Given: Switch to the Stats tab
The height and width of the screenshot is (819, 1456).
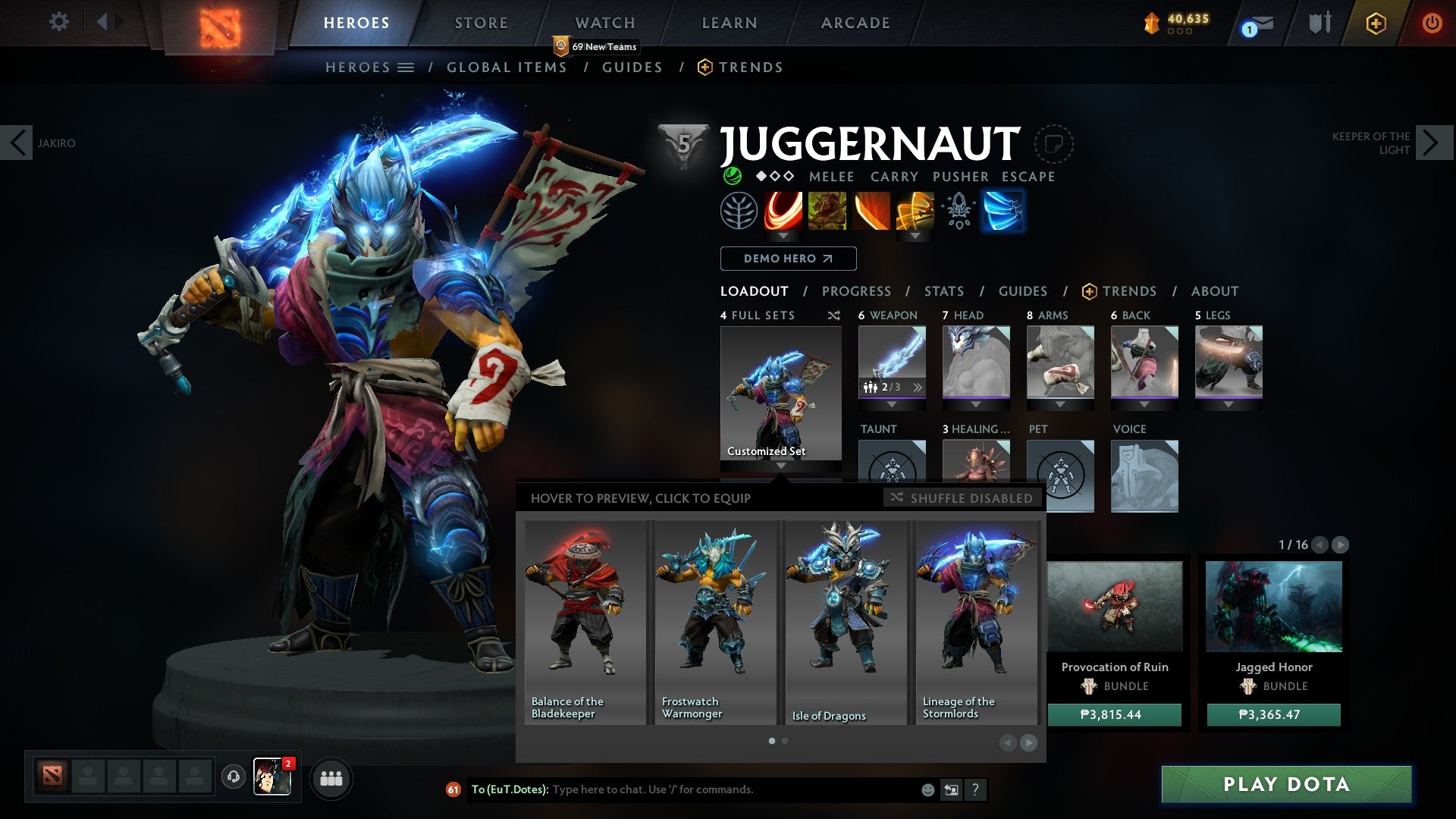Looking at the screenshot, I should (943, 291).
